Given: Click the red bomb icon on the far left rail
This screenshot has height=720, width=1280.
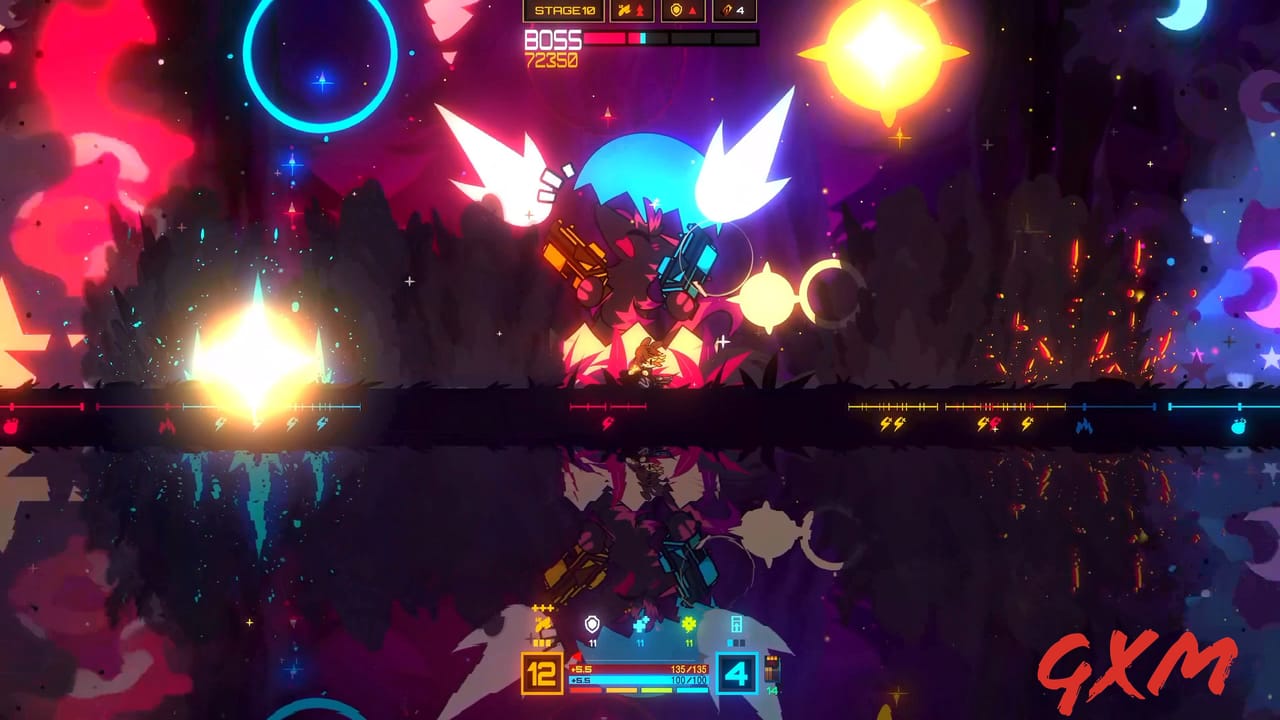Looking at the screenshot, I should pos(10,426).
